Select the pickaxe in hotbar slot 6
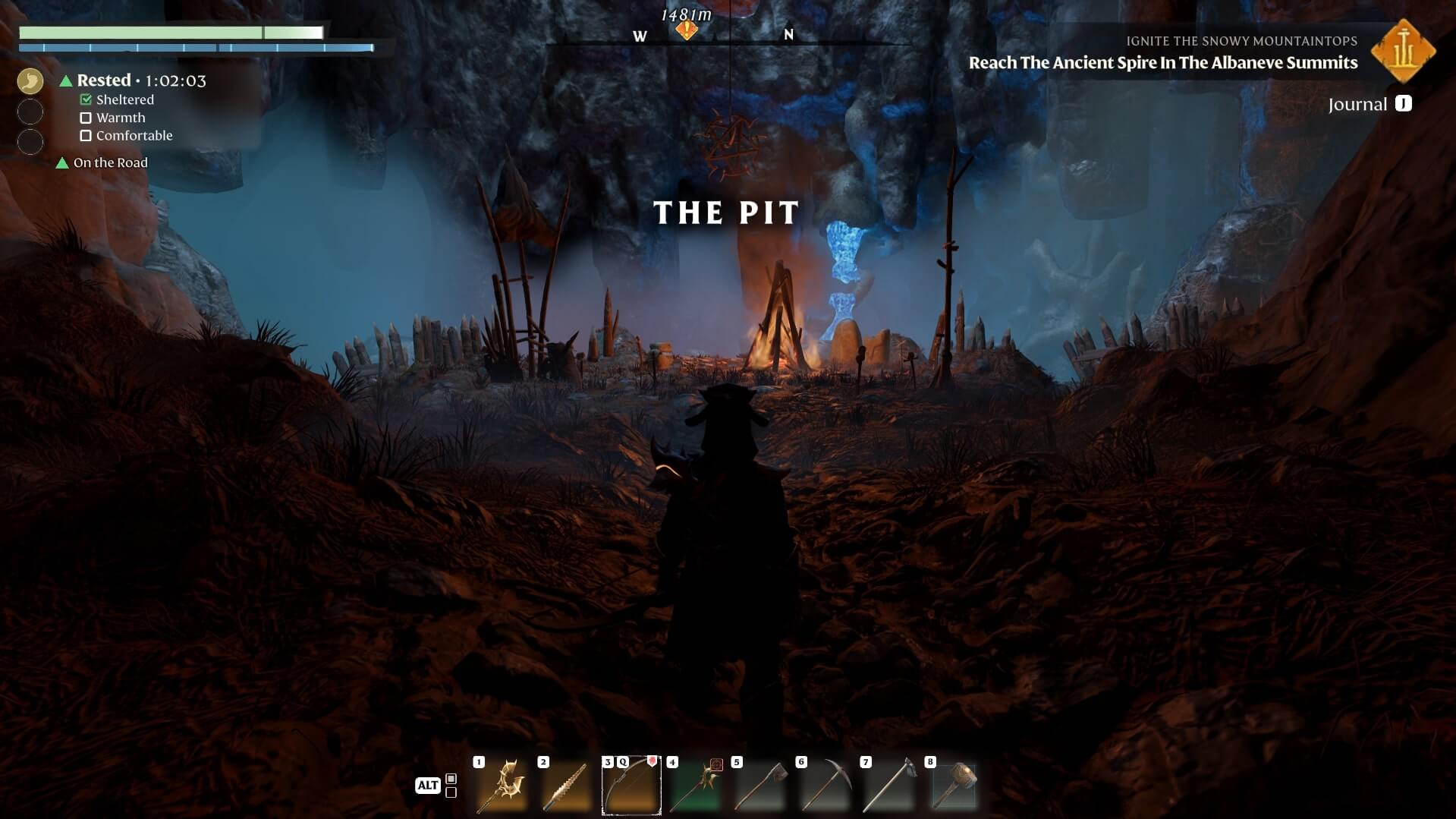1456x819 pixels. (x=824, y=786)
